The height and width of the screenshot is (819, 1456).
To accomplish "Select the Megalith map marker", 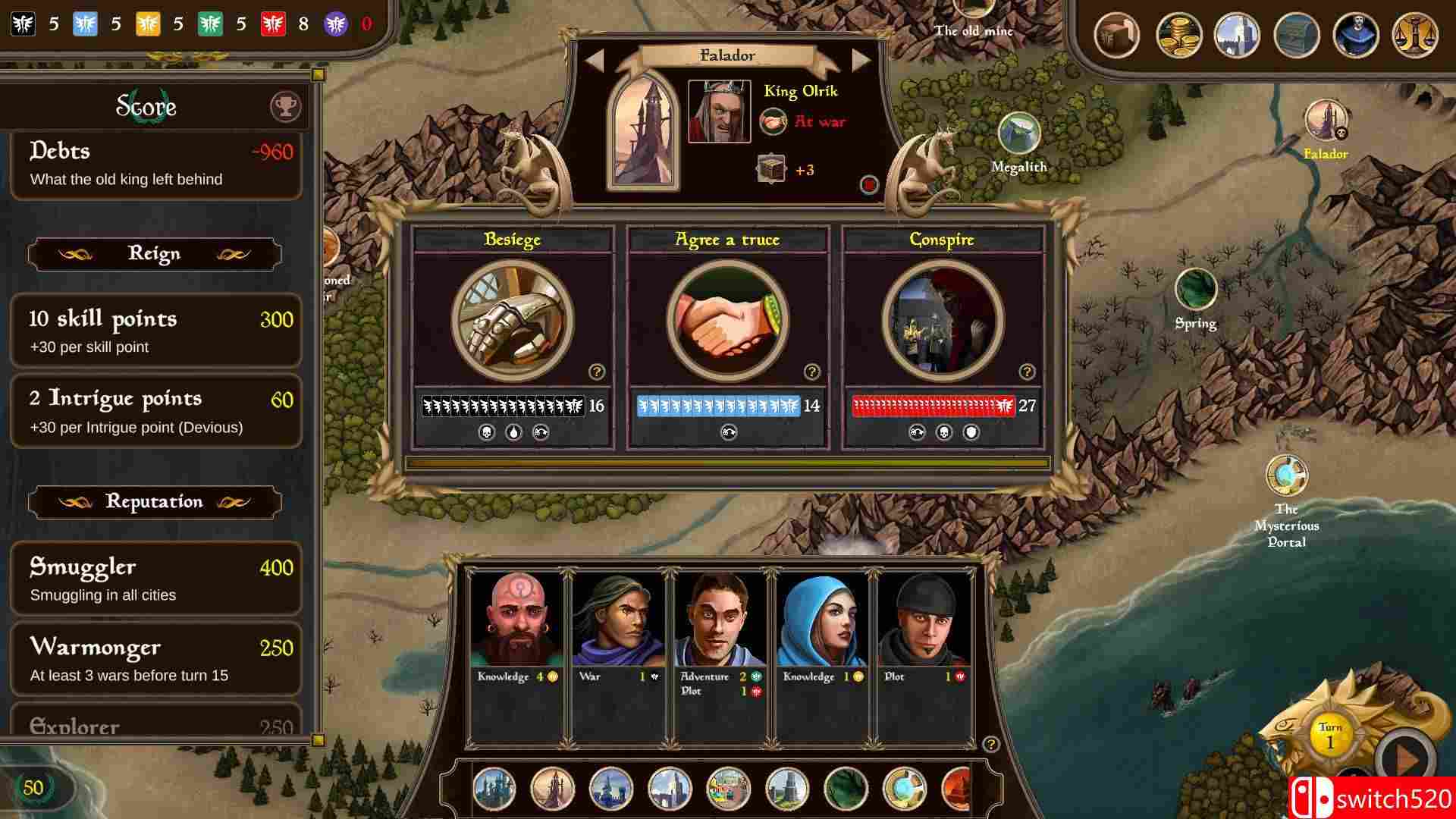I will tap(1018, 134).
